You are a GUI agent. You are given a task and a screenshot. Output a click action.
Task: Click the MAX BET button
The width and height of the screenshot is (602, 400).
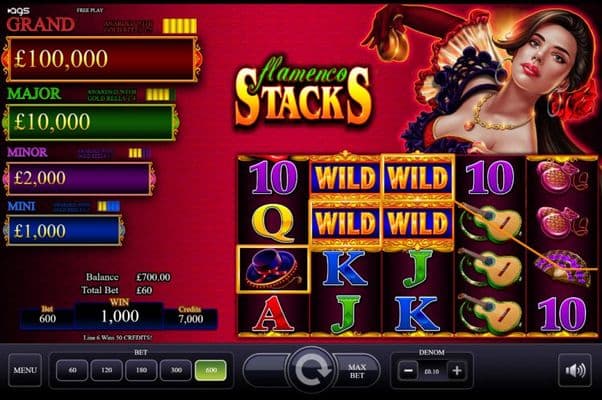pos(355,370)
